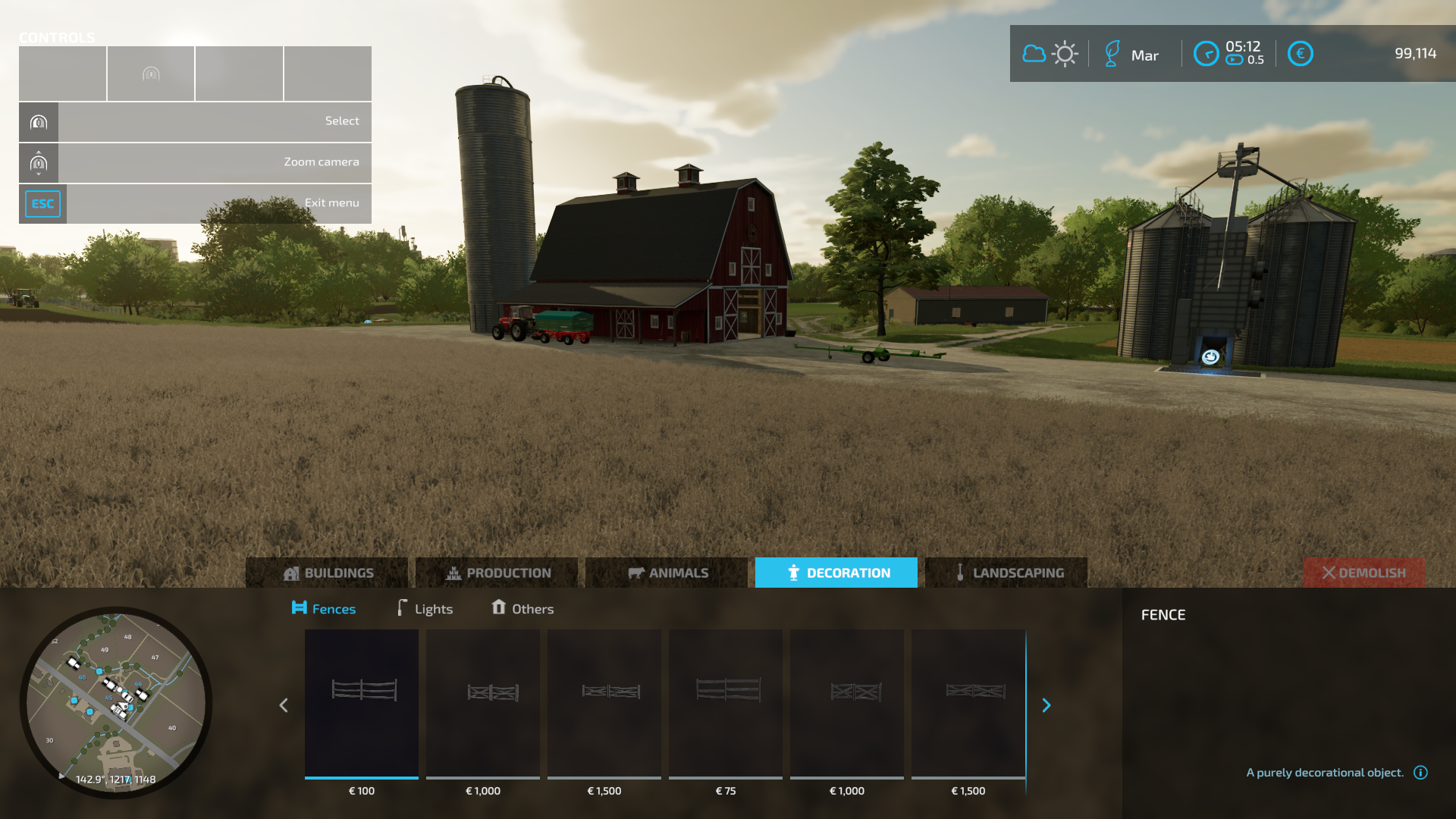The image size is (1456, 819).
Task: Choose the Decoration category tab
Action: 836,573
